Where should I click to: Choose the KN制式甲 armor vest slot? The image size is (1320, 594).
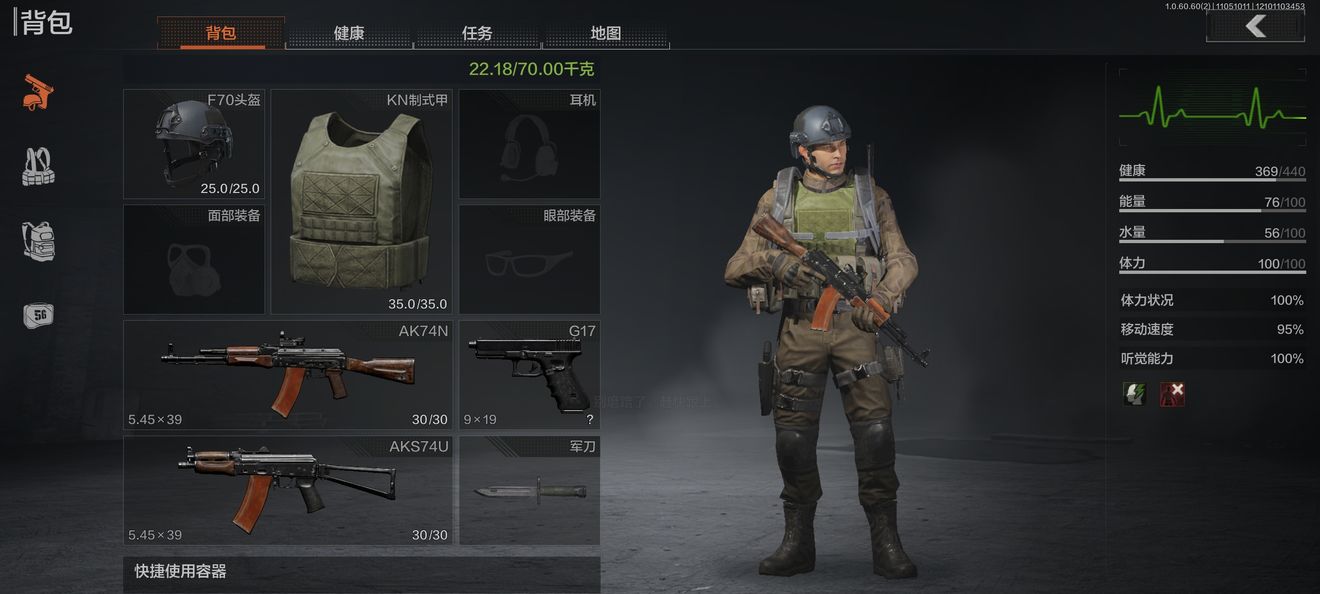point(362,202)
